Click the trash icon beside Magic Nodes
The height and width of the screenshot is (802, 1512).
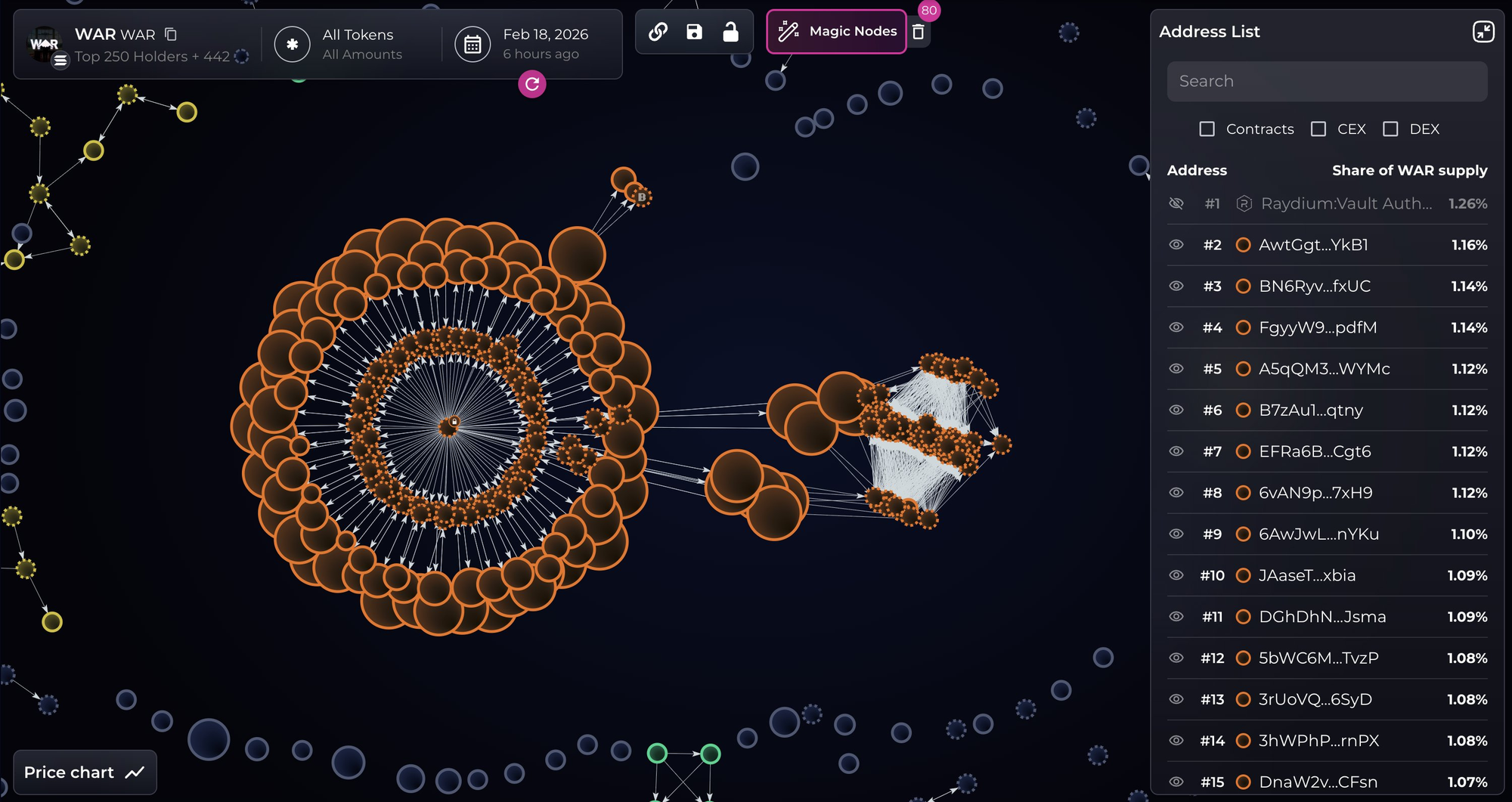tap(919, 32)
